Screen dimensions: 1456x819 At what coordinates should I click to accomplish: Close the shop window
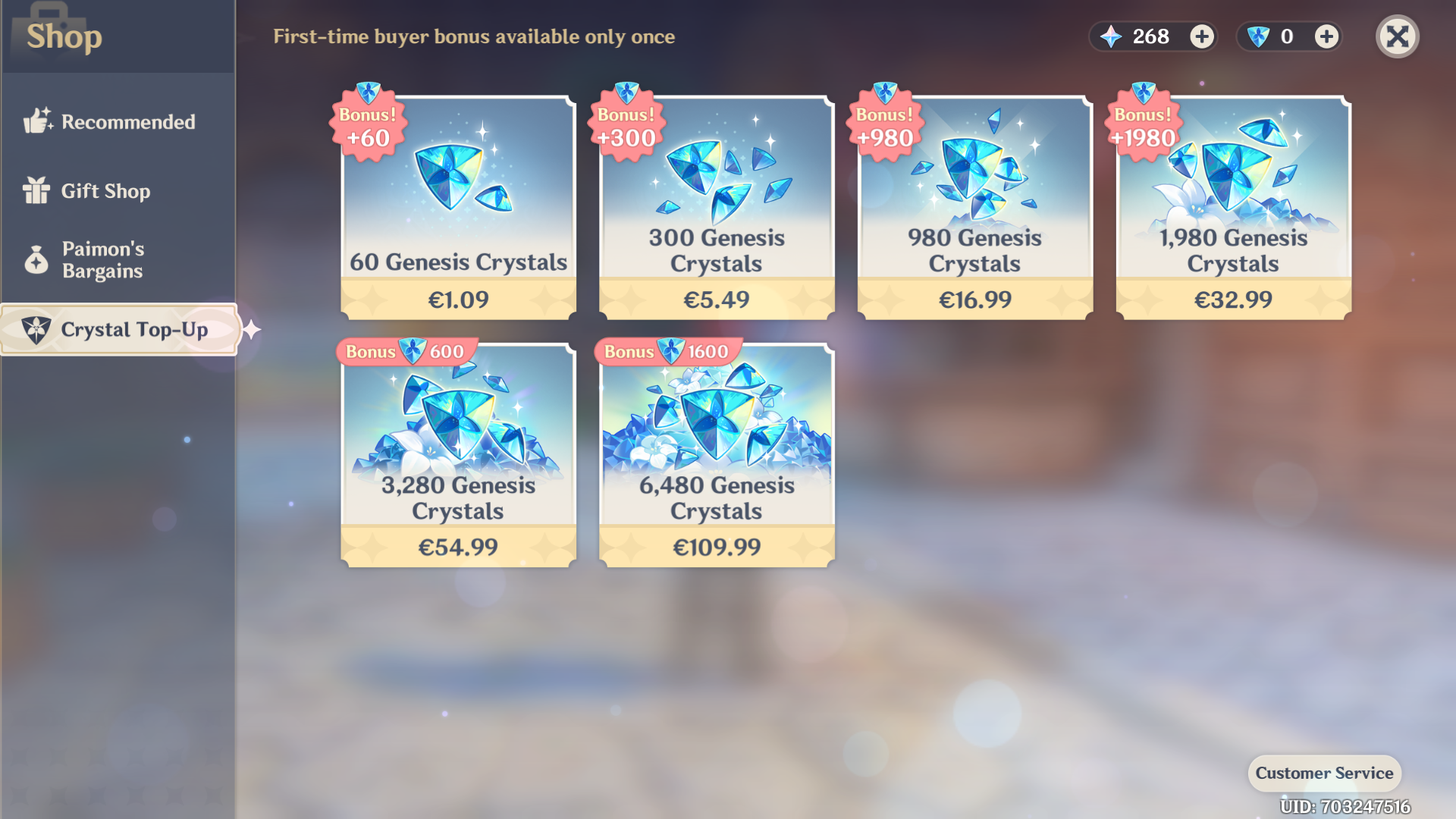pos(1397,36)
